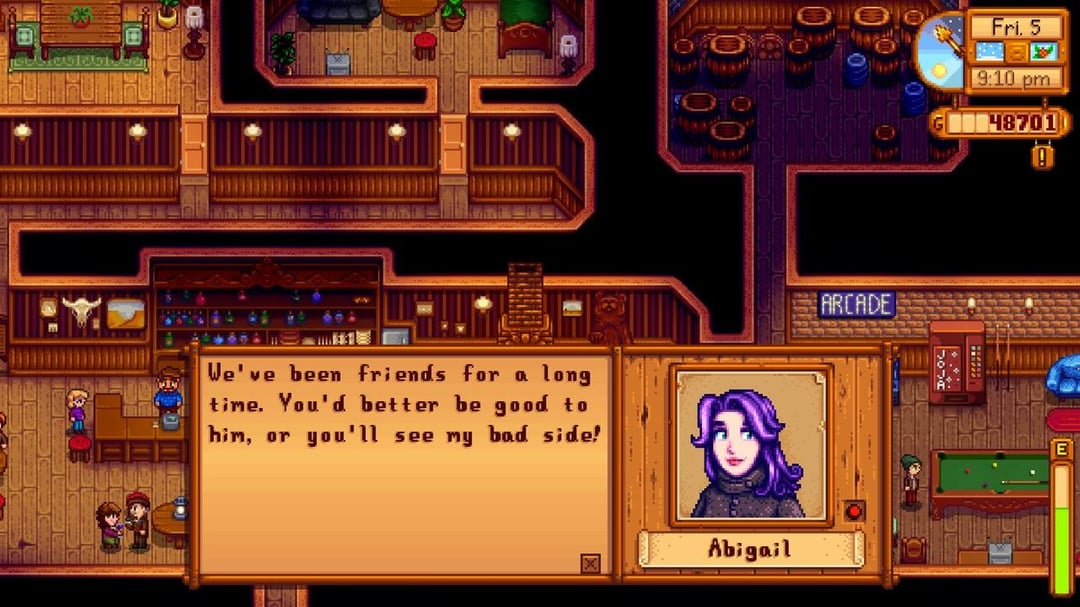1080x607 pixels.
Task: Click Abigail's portrait in the dialogue box
Action: (x=751, y=443)
